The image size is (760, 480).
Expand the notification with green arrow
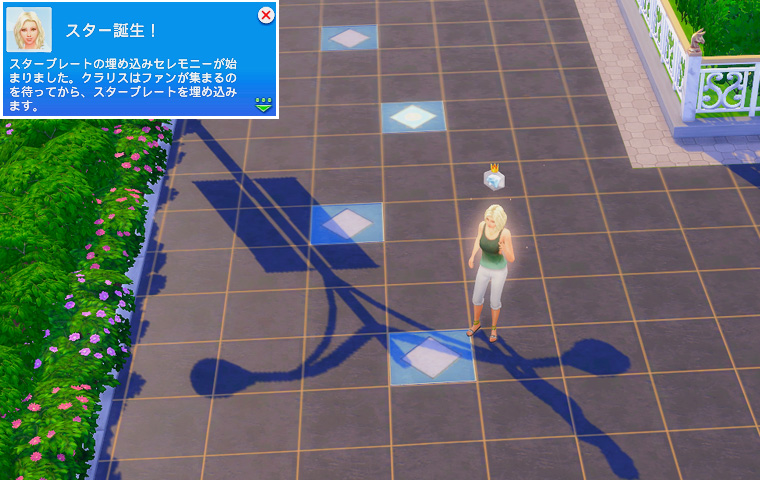coord(264,103)
